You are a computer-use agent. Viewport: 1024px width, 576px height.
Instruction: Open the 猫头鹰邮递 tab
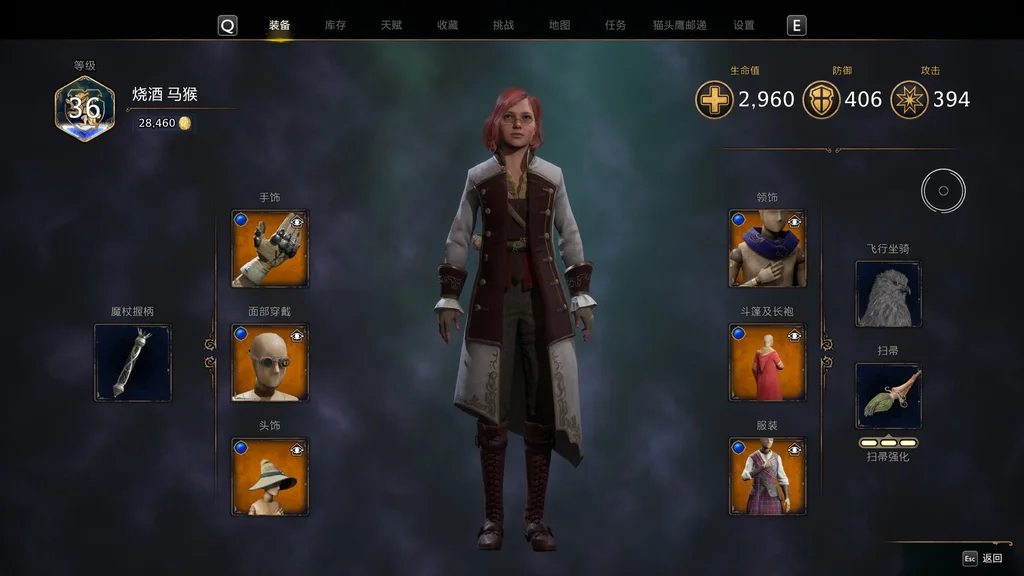[679, 25]
